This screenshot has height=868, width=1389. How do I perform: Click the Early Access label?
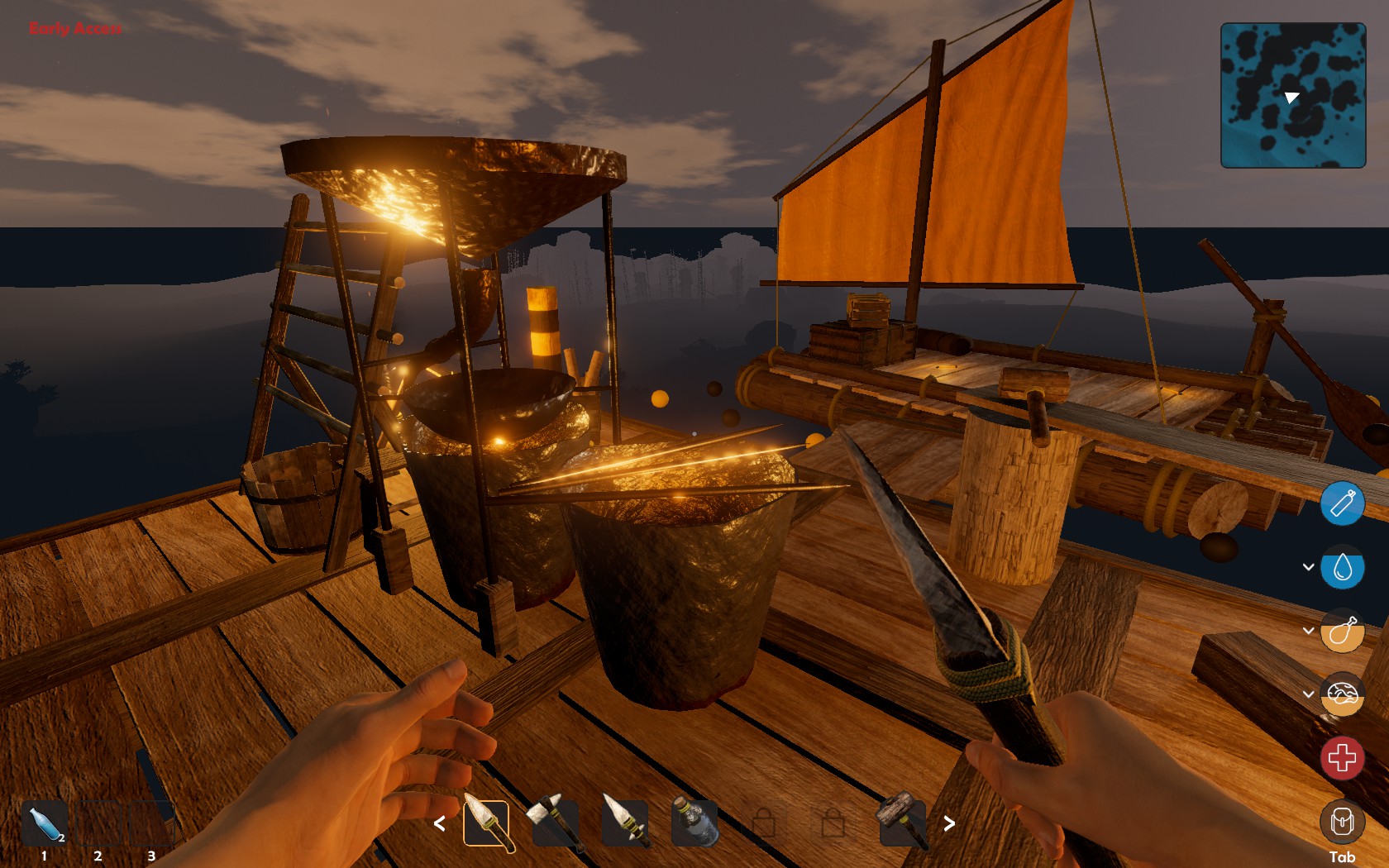74,30
